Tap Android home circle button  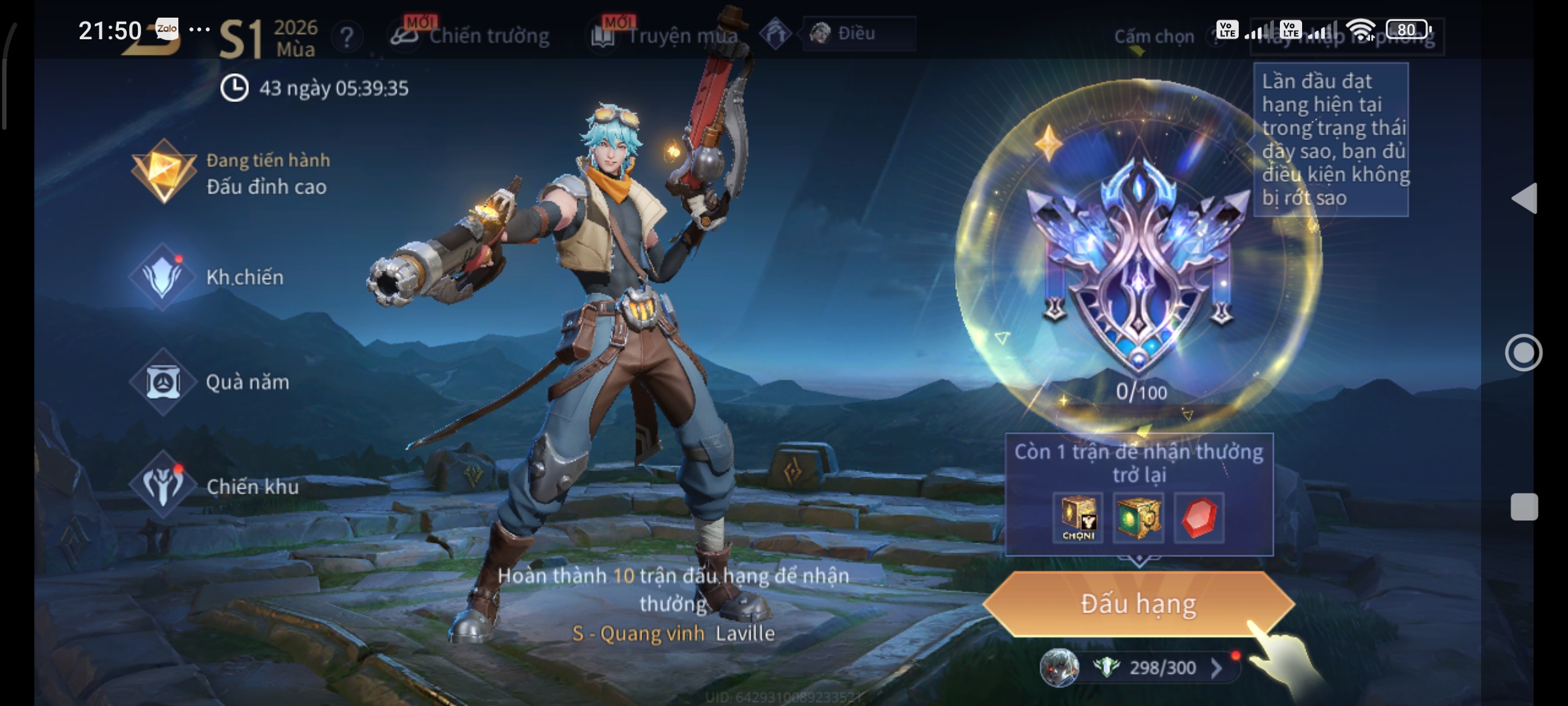tap(1524, 353)
